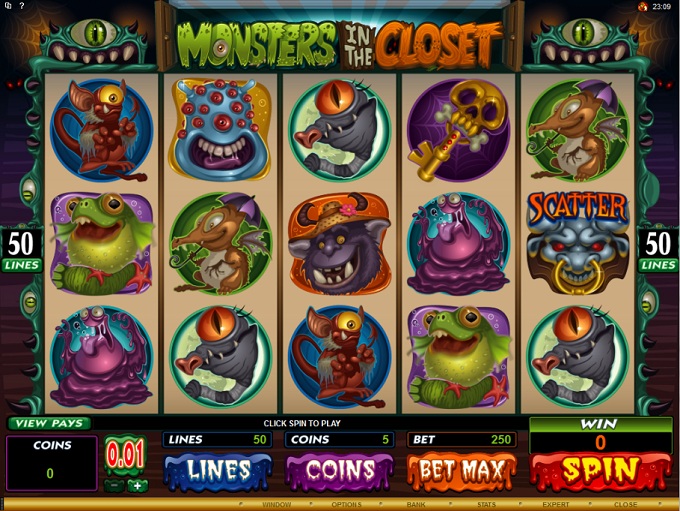
Task: Open the Window menu
Action: point(278,505)
